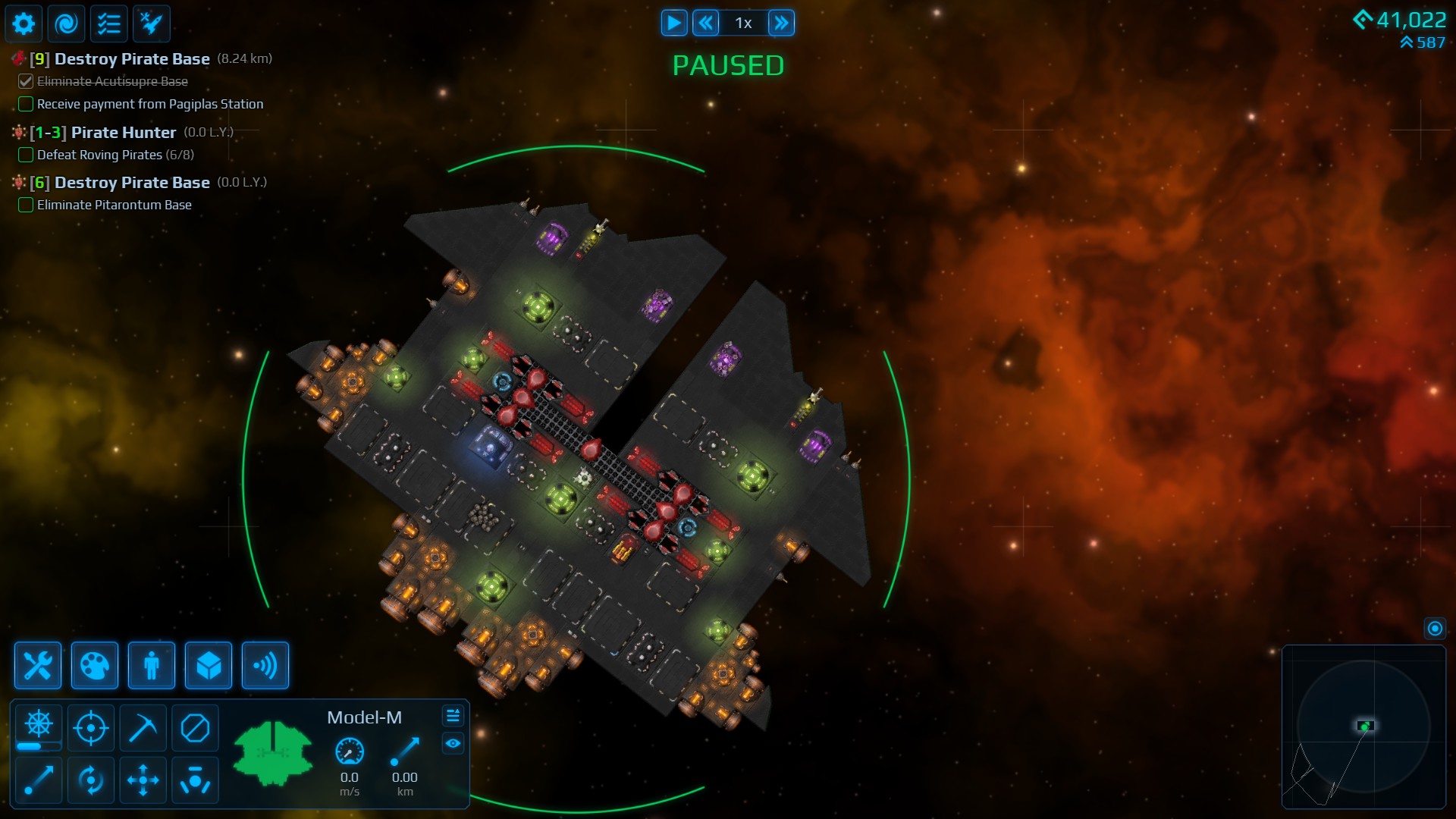The height and width of the screenshot is (819, 1456).
Task: Open the comms signal waves button
Action: [265, 666]
